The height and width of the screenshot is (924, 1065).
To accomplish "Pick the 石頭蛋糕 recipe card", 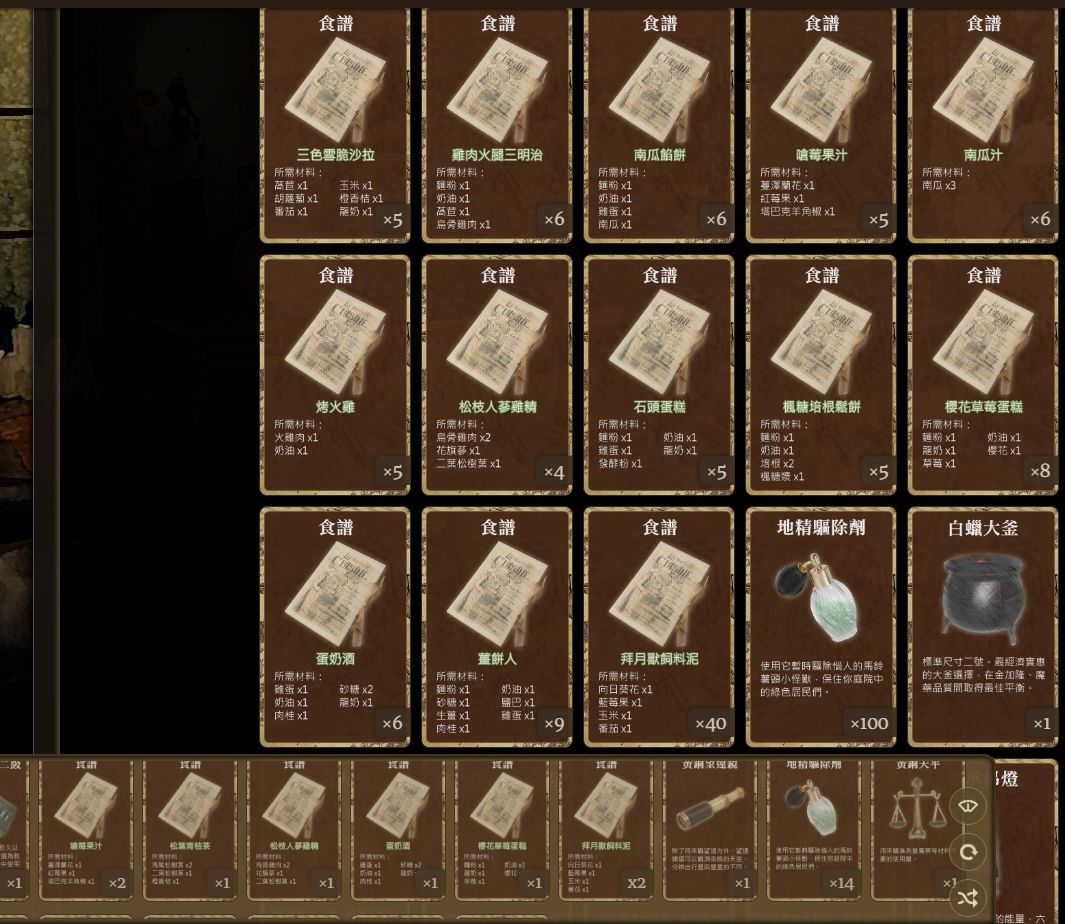I will point(659,375).
